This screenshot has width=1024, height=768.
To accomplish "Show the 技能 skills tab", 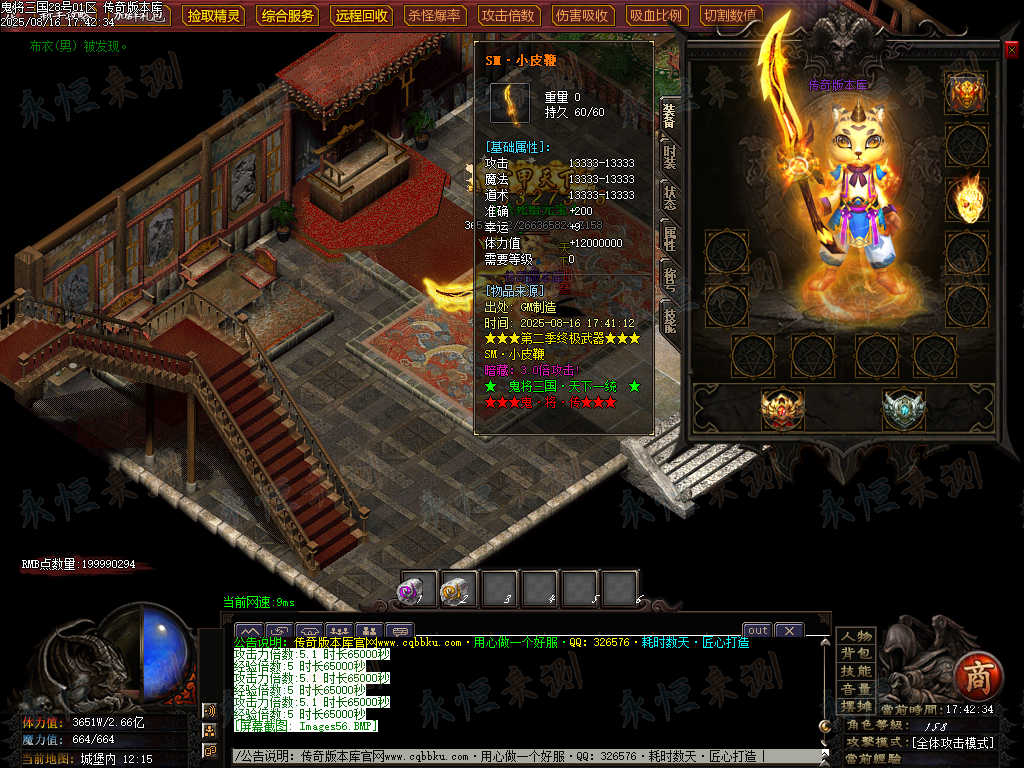I will click(669, 319).
